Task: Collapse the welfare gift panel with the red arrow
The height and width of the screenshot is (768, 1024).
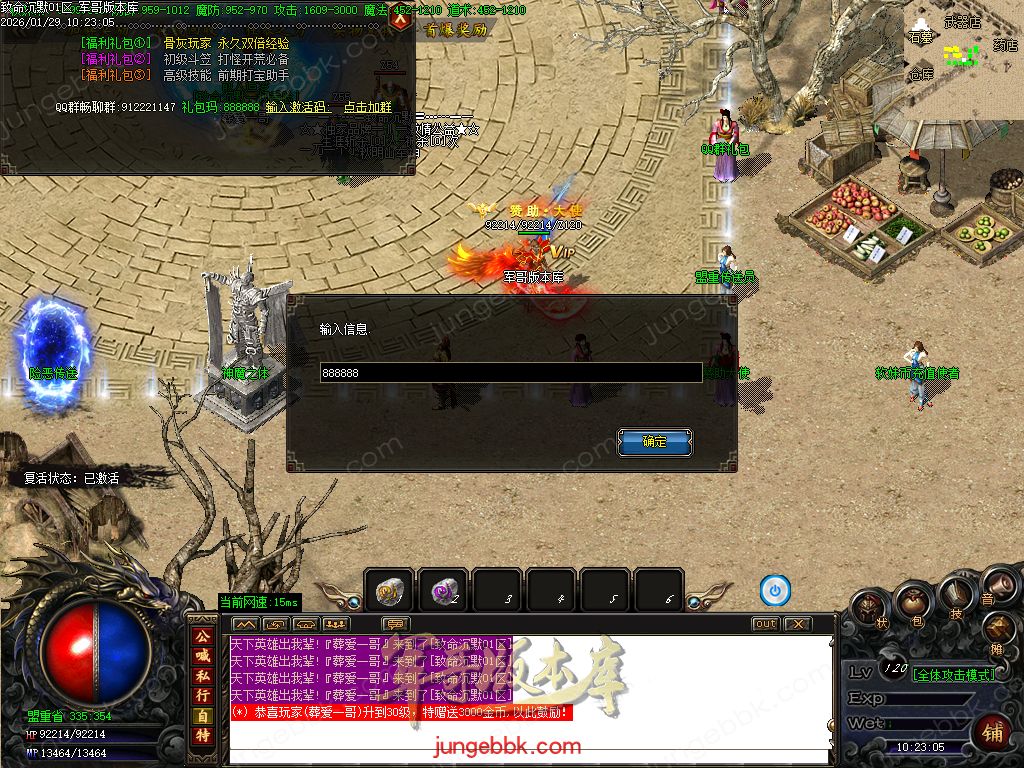Action: [400, 17]
